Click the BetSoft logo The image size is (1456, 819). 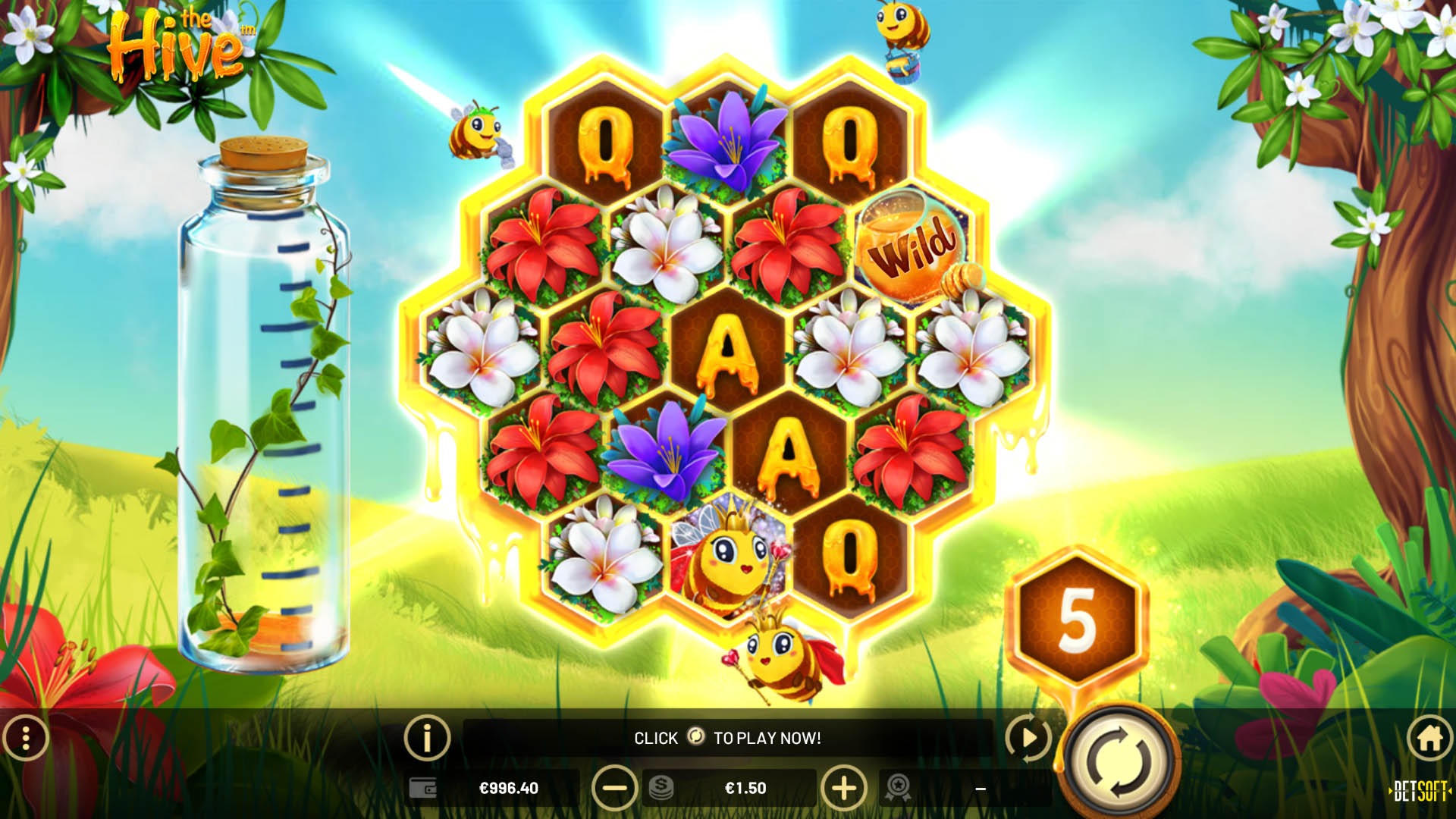[1420, 789]
